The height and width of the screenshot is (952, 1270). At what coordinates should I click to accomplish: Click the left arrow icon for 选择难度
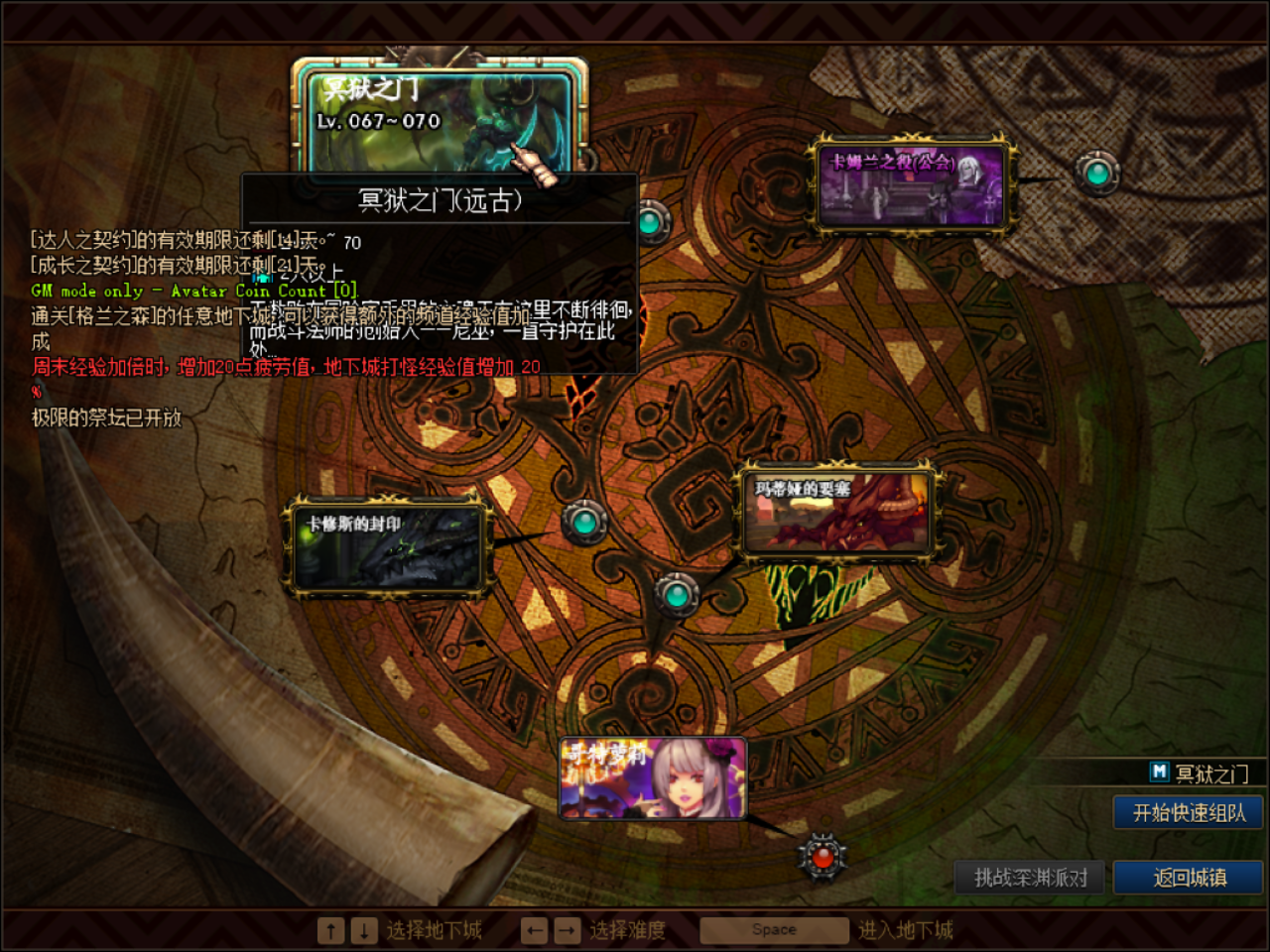(x=533, y=929)
